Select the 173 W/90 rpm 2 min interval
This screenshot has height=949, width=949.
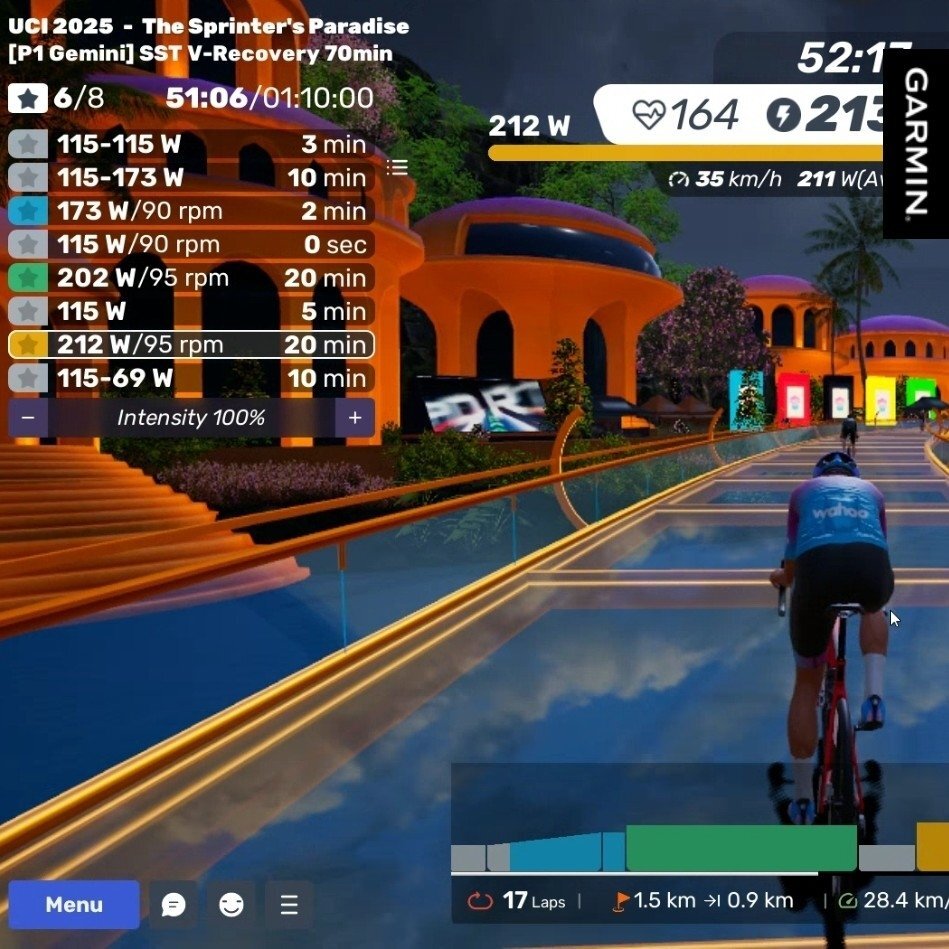pyautogui.click(x=191, y=211)
